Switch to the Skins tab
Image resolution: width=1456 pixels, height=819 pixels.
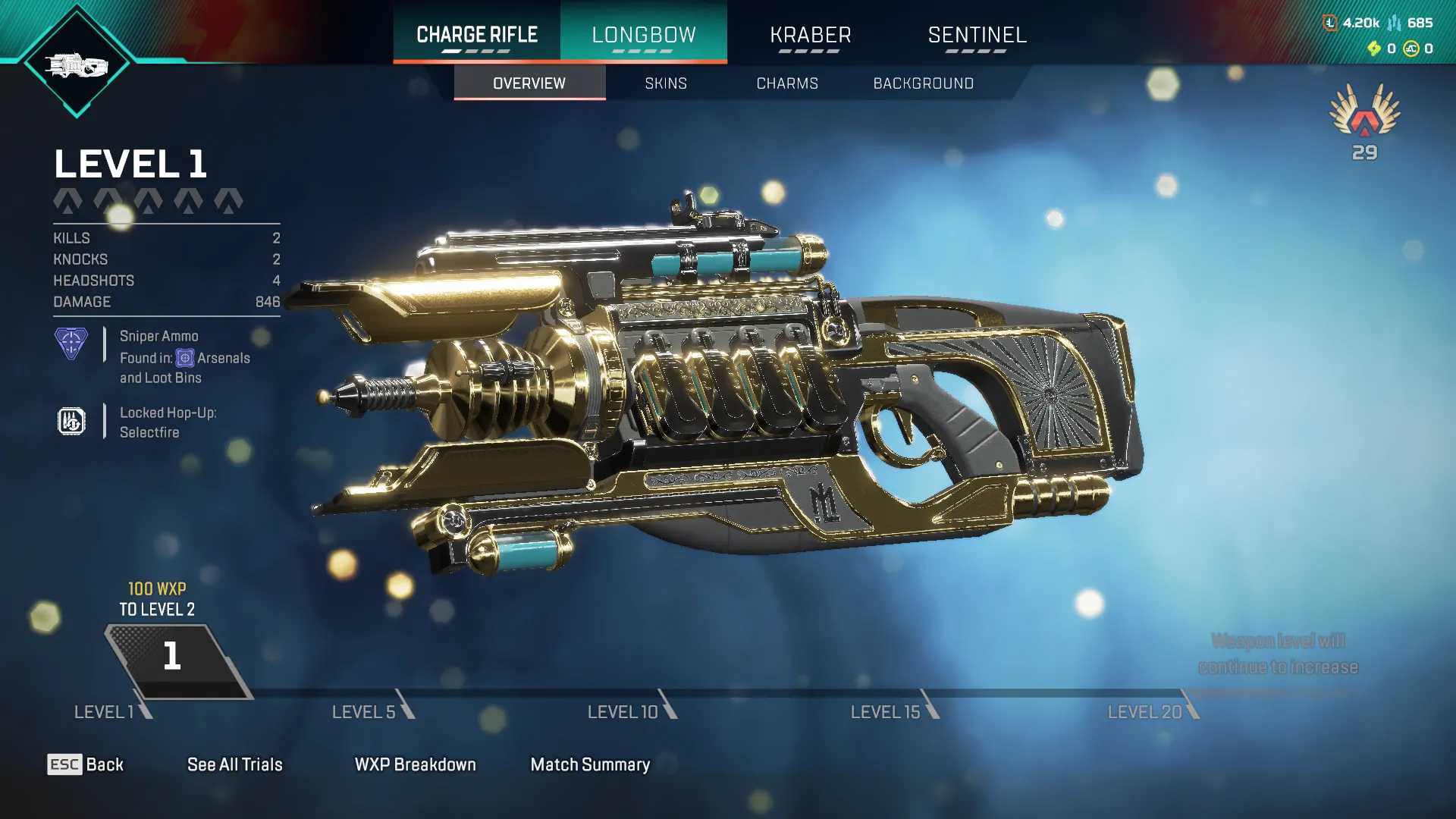(665, 83)
